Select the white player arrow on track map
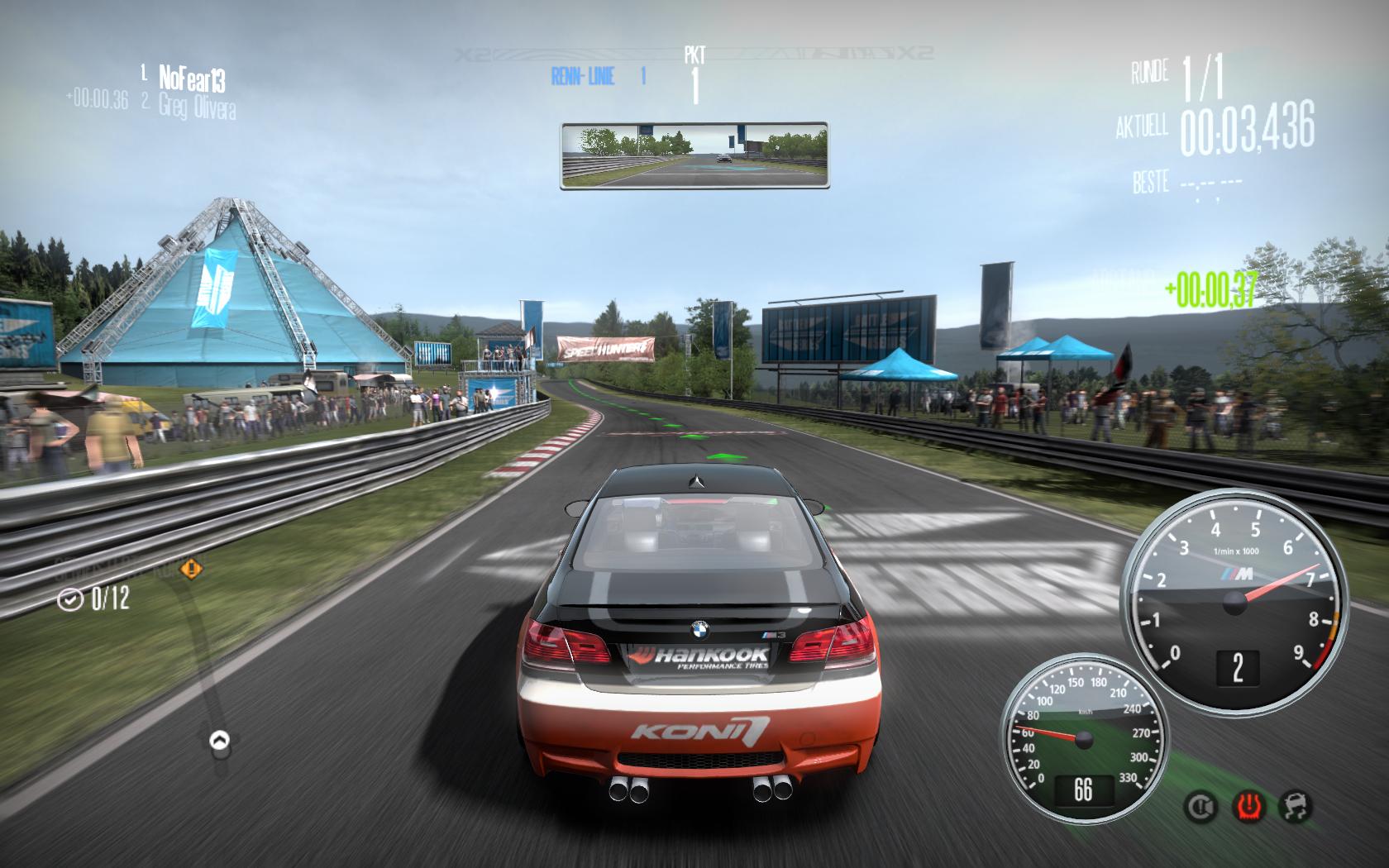This screenshot has width=1389, height=868. coord(220,740)
